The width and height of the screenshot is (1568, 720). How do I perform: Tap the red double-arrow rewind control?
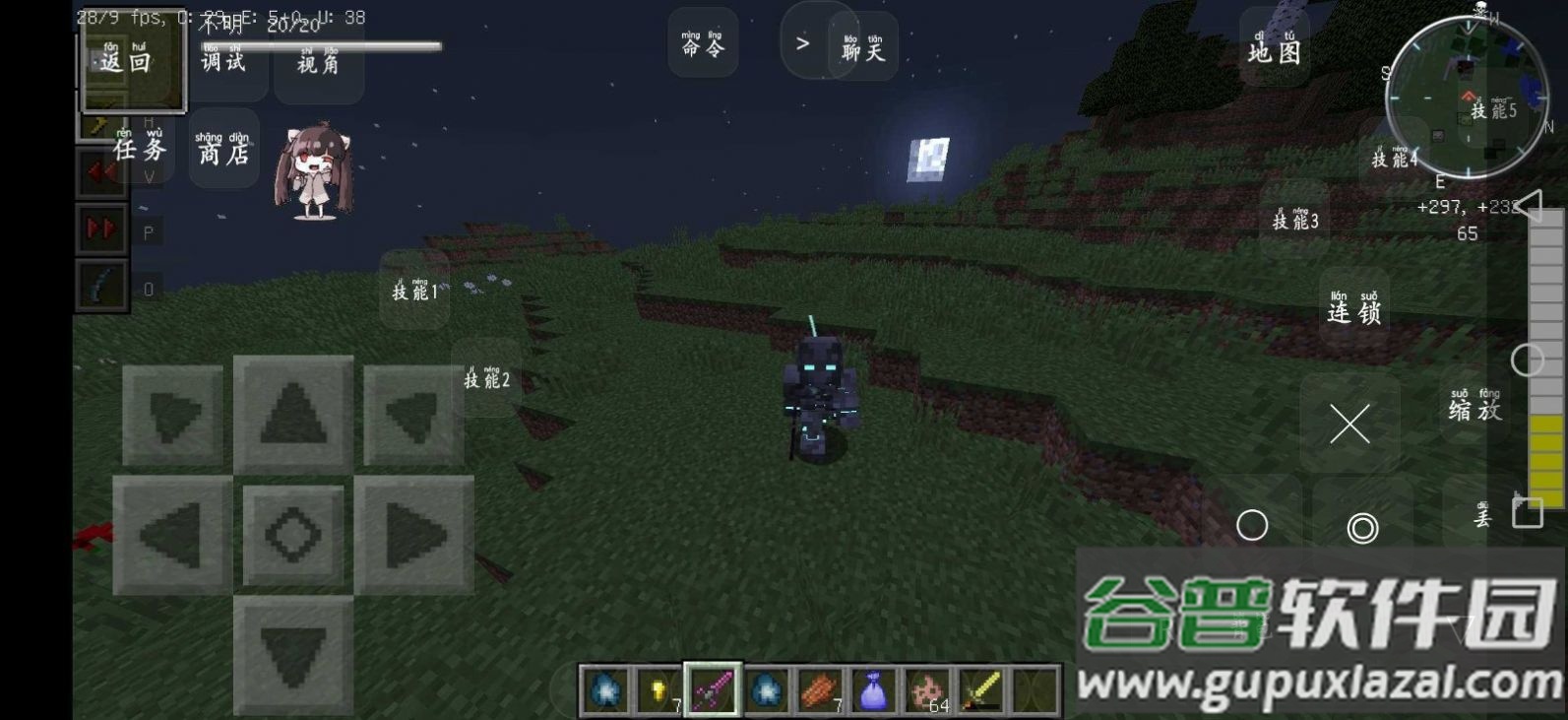(99, 169)
